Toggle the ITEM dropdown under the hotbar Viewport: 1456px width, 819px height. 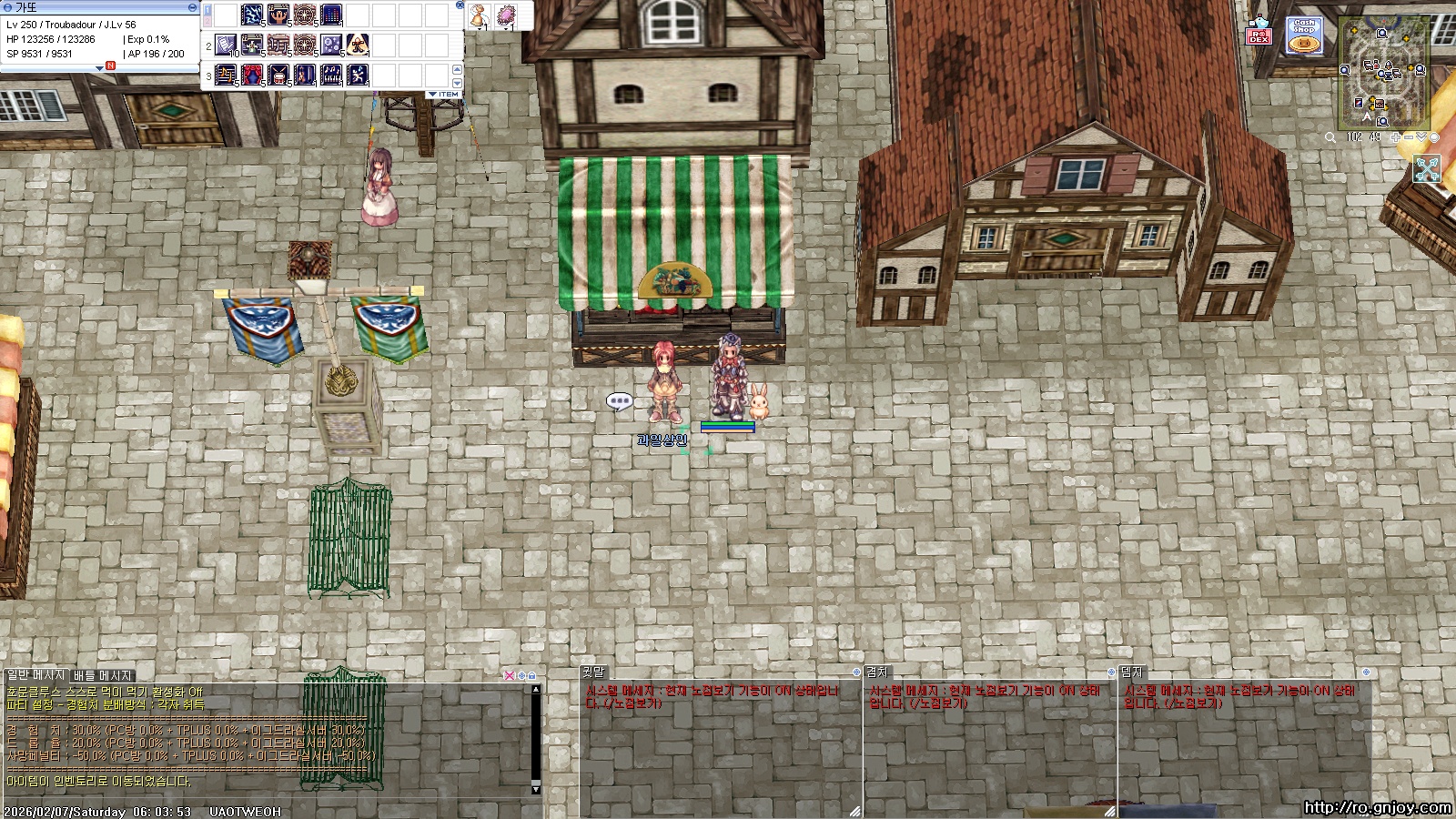(x=444, y=95)
